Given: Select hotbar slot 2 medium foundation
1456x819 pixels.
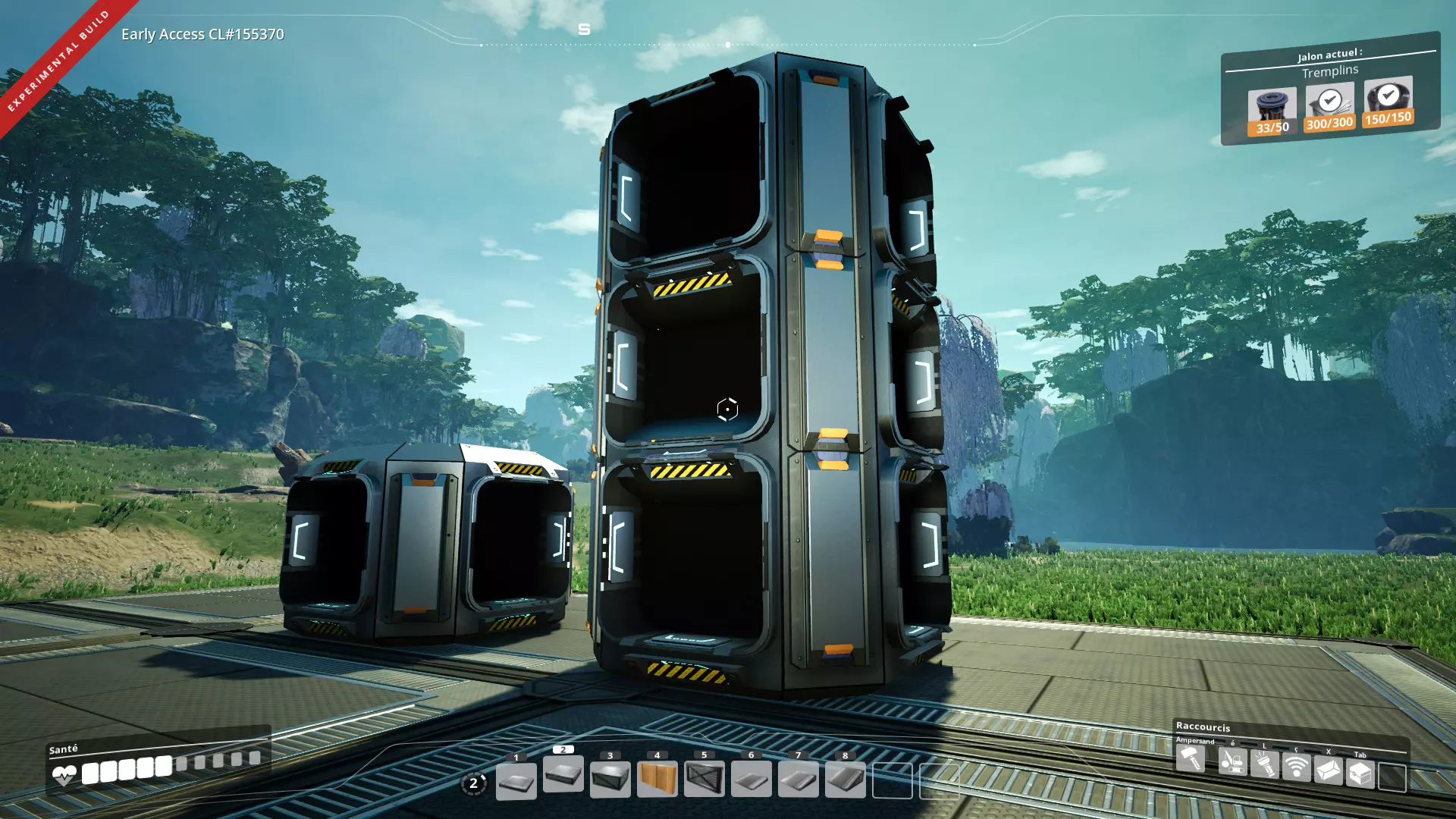Looking at the screenshot, I should click(563, 774).
